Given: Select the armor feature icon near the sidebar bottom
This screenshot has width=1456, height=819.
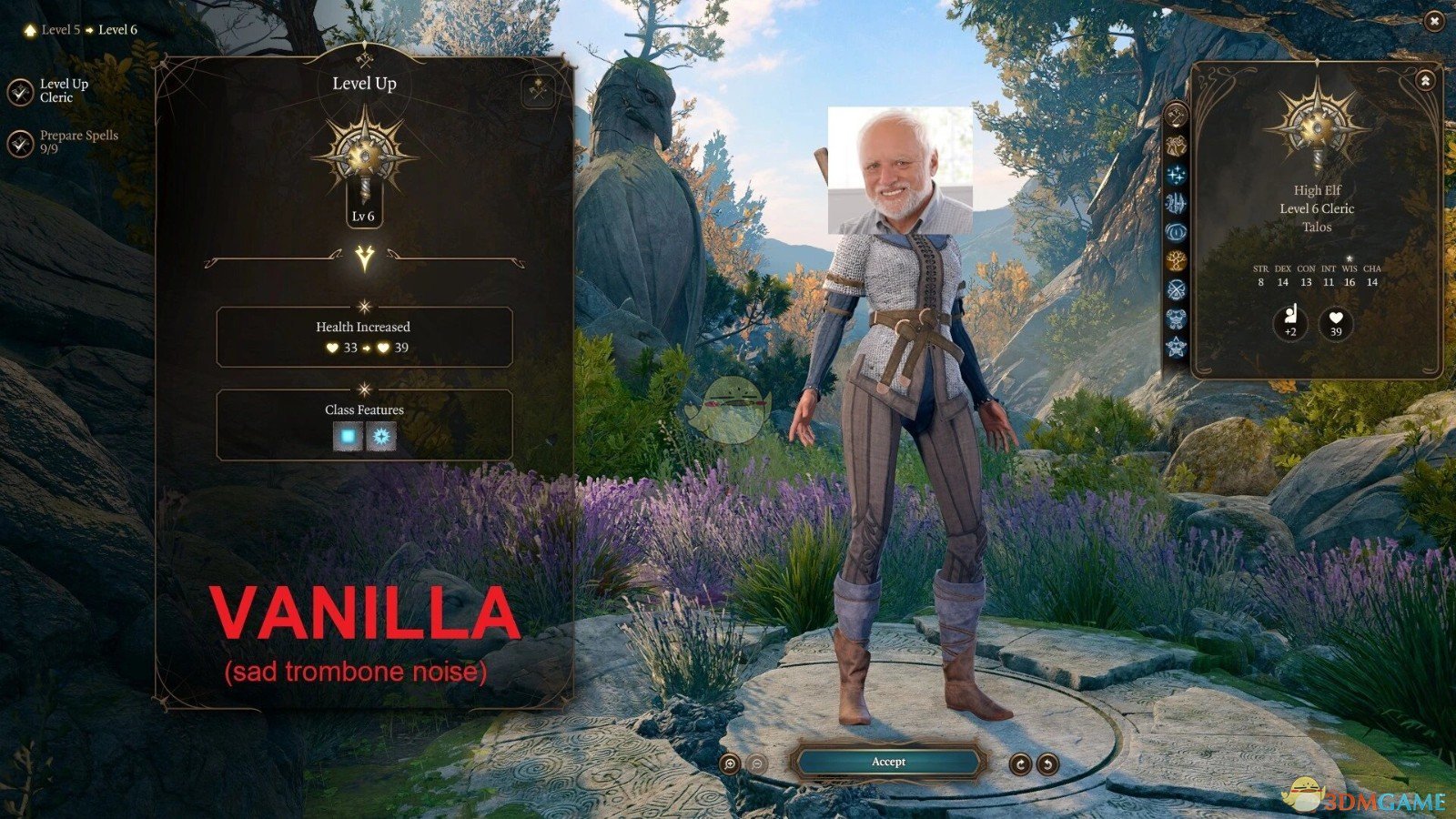Looking at the screenshot, I should click(1178, 317).
